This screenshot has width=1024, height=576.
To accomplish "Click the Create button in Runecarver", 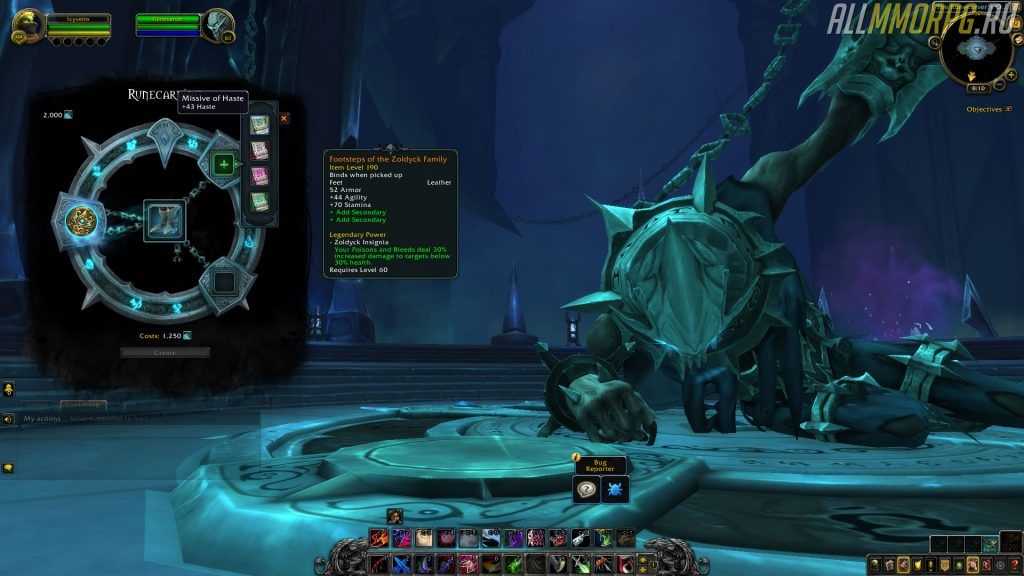I will point(165,352).
